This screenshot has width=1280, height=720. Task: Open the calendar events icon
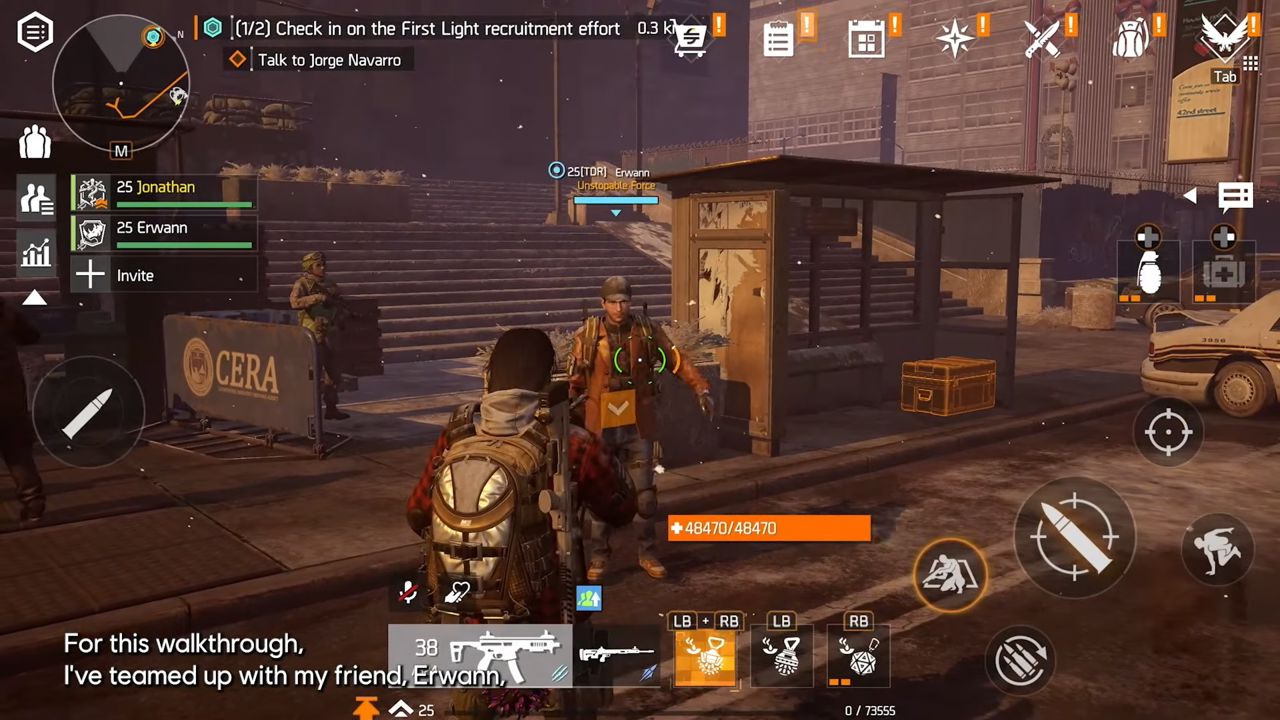click(x=865, y=38)
